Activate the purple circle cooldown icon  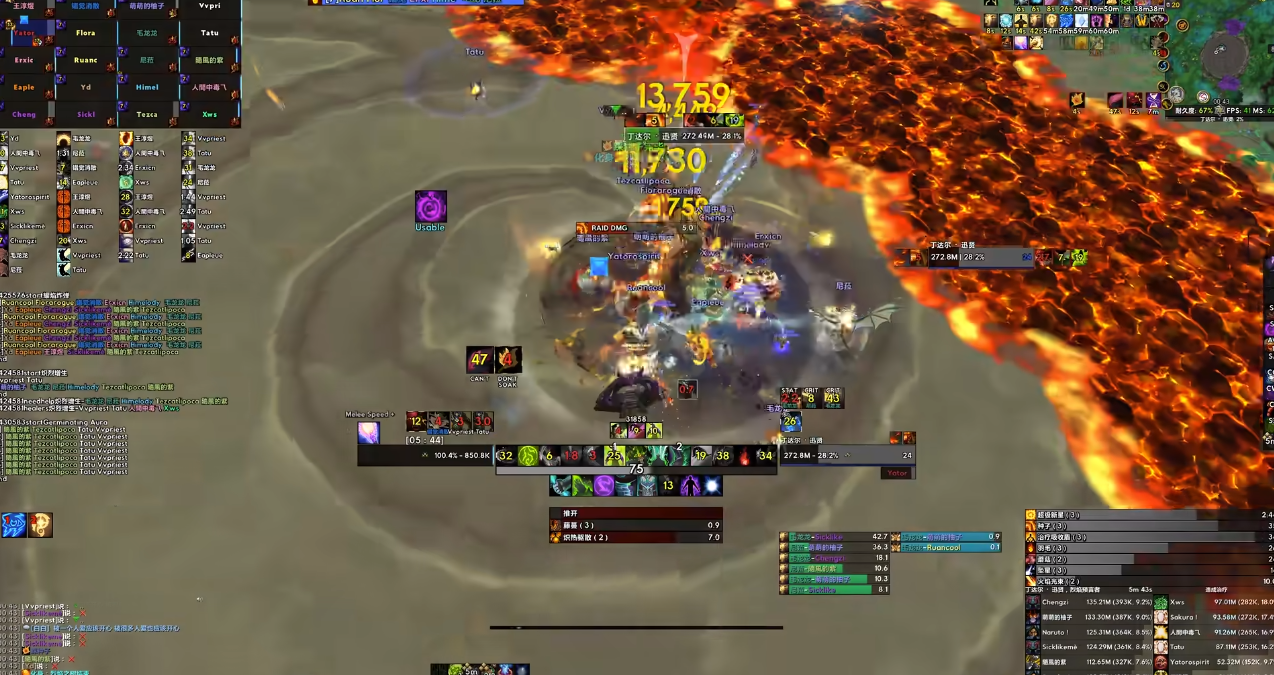pyautogui.click(x=604, y=486)
